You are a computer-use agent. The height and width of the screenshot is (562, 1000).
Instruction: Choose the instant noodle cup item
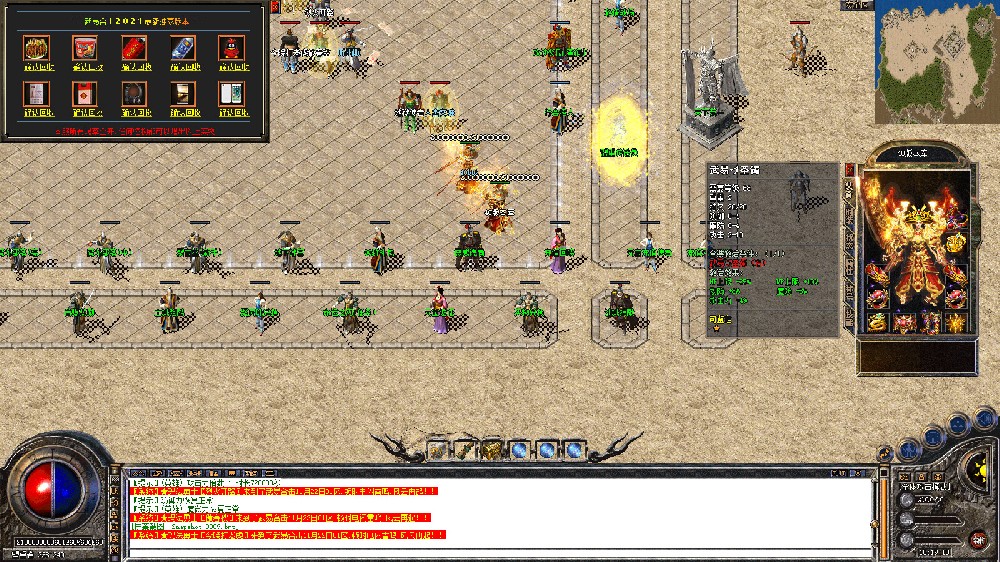pos(86,47)
